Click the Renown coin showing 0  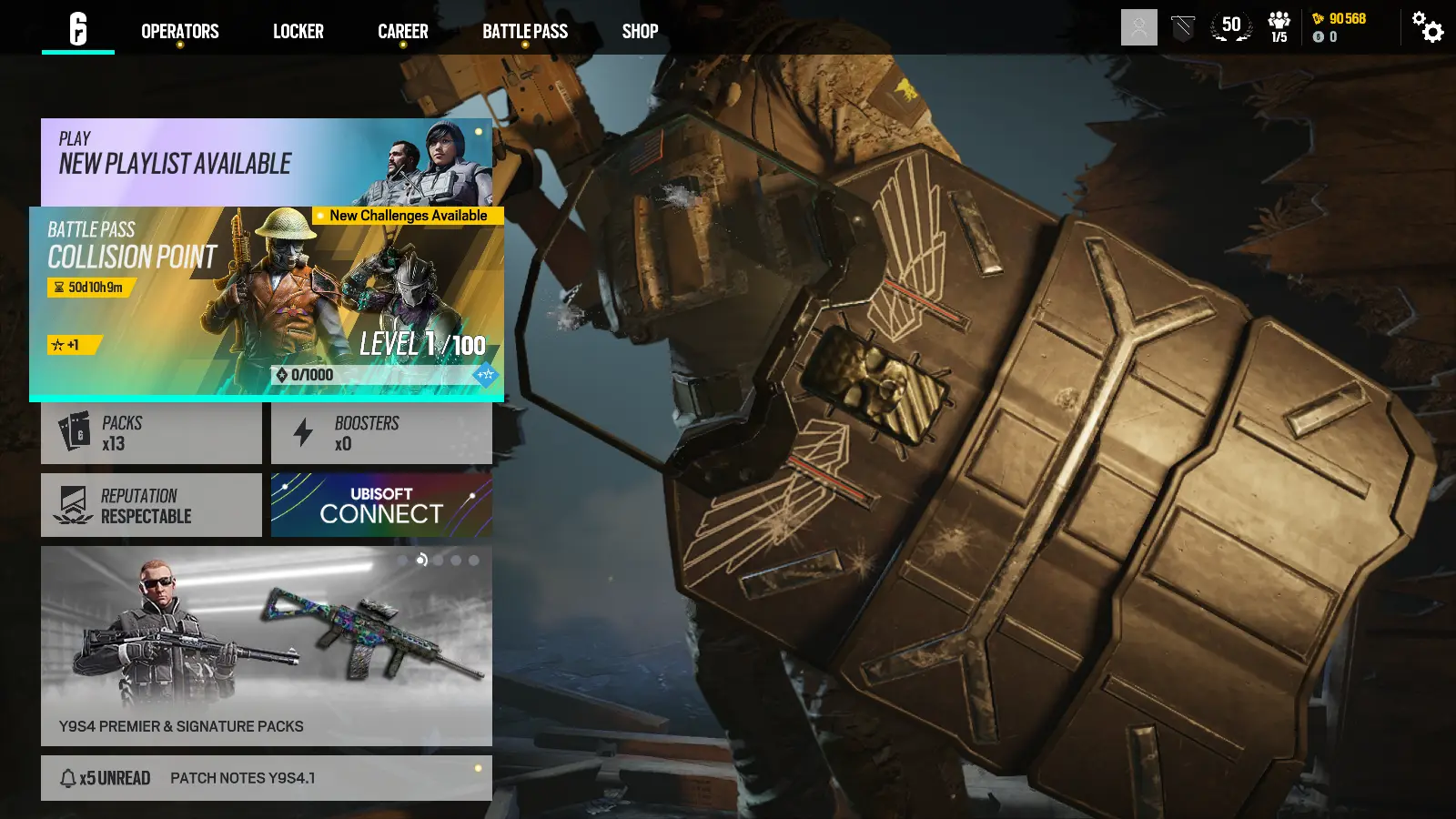[1329, 37]
